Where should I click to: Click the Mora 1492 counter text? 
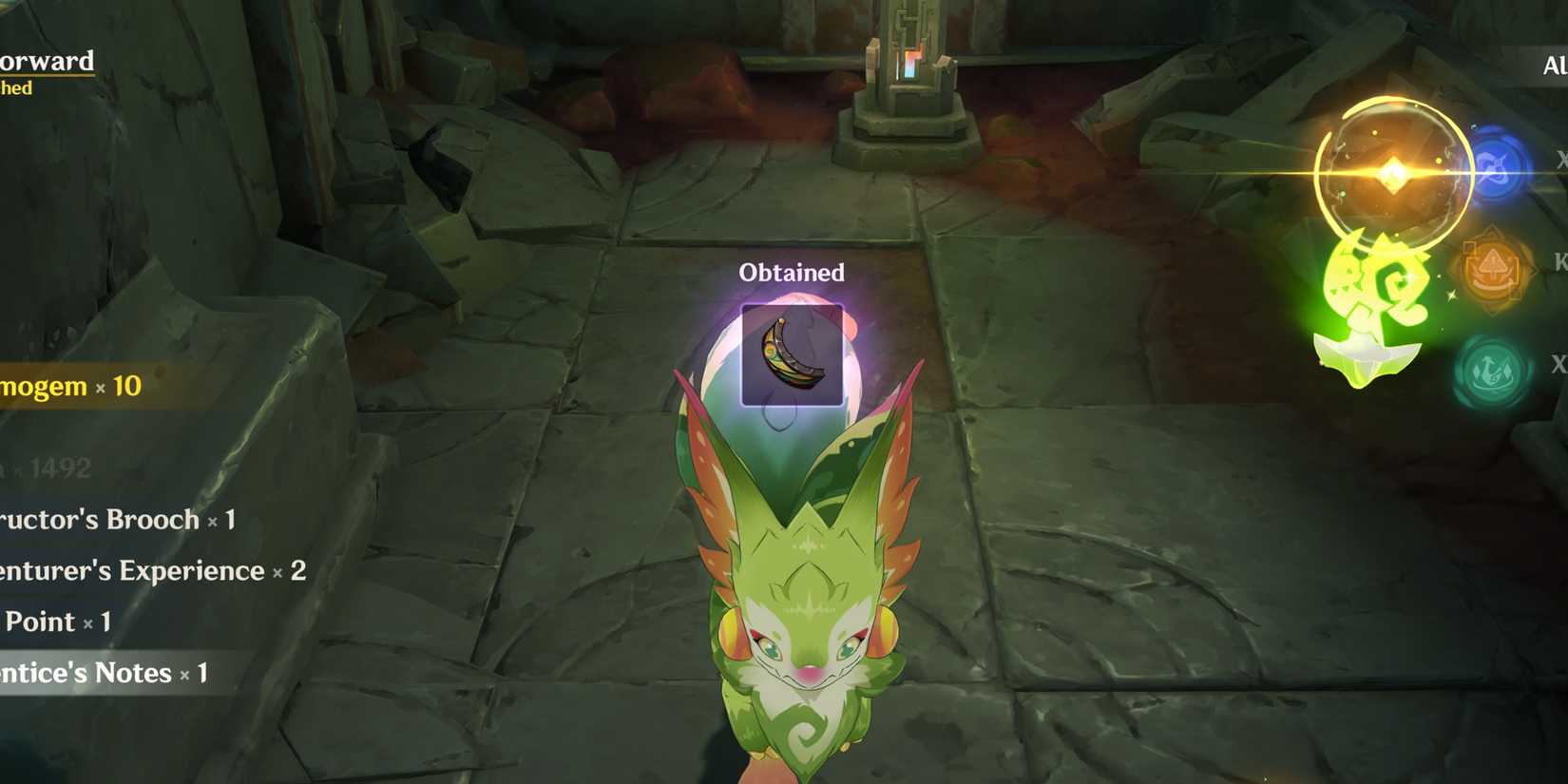tap(52, 468)
